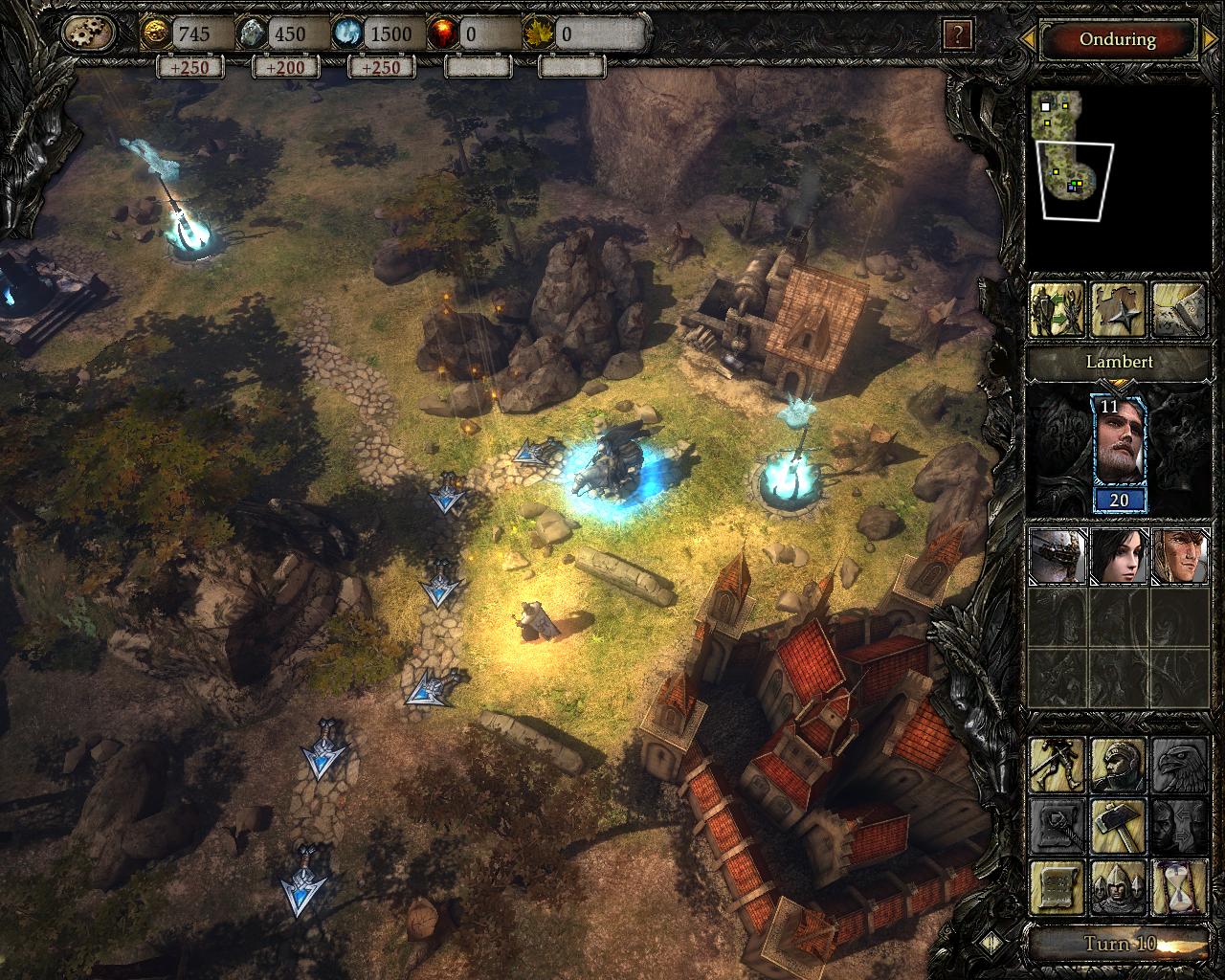Click the hourglass wait icon
Viewport: 1225px width, 980px height.
click(1179, 887)
